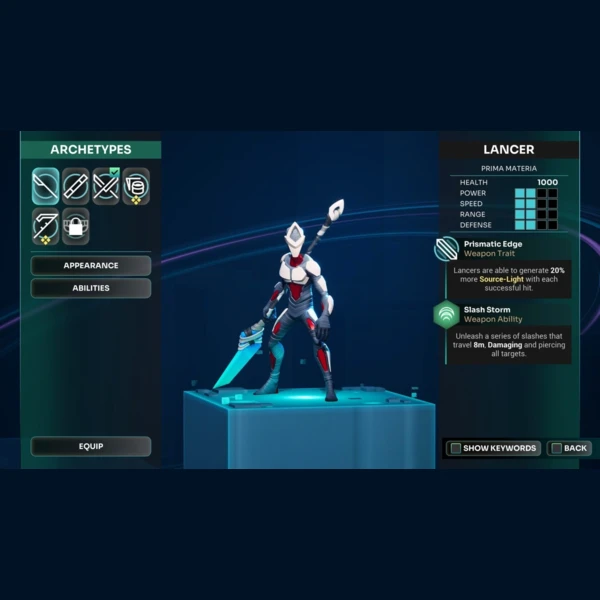This screenshot has width=600, height=600.
Task: Choose the staff archetype icon
Action: coord(76,186)
